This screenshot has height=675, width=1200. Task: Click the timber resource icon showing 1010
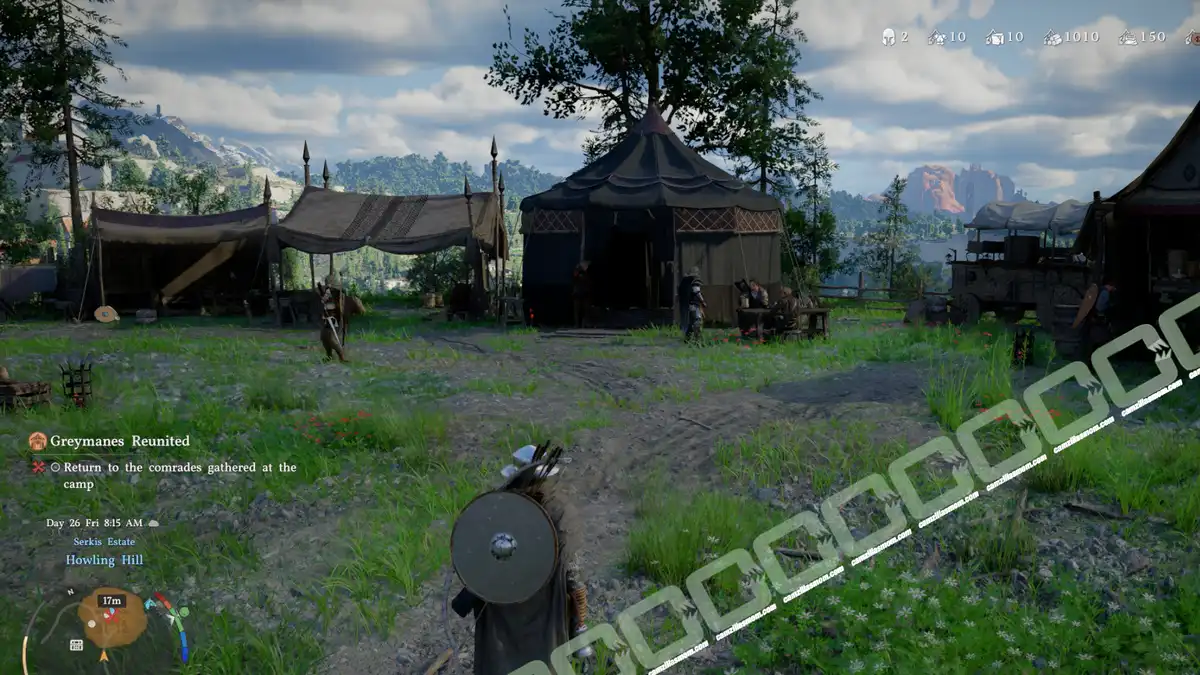[1052, 37]
